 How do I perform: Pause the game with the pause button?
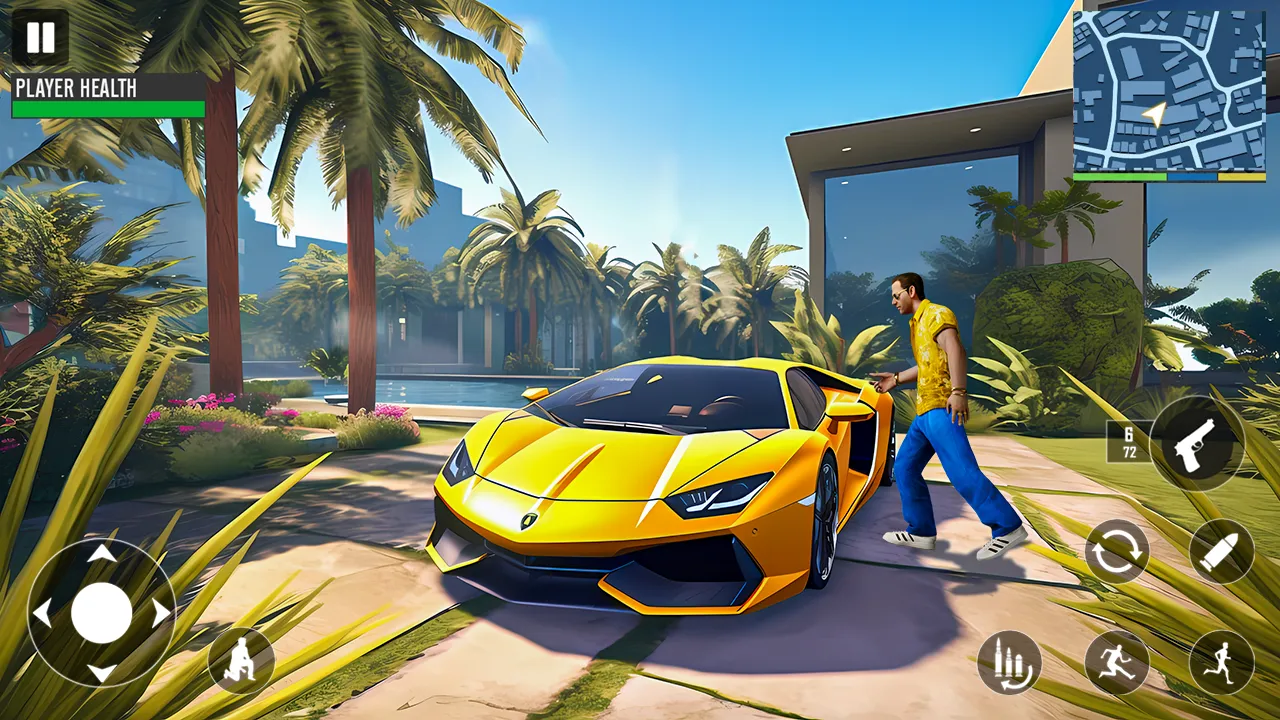click(x=41, y=39)
